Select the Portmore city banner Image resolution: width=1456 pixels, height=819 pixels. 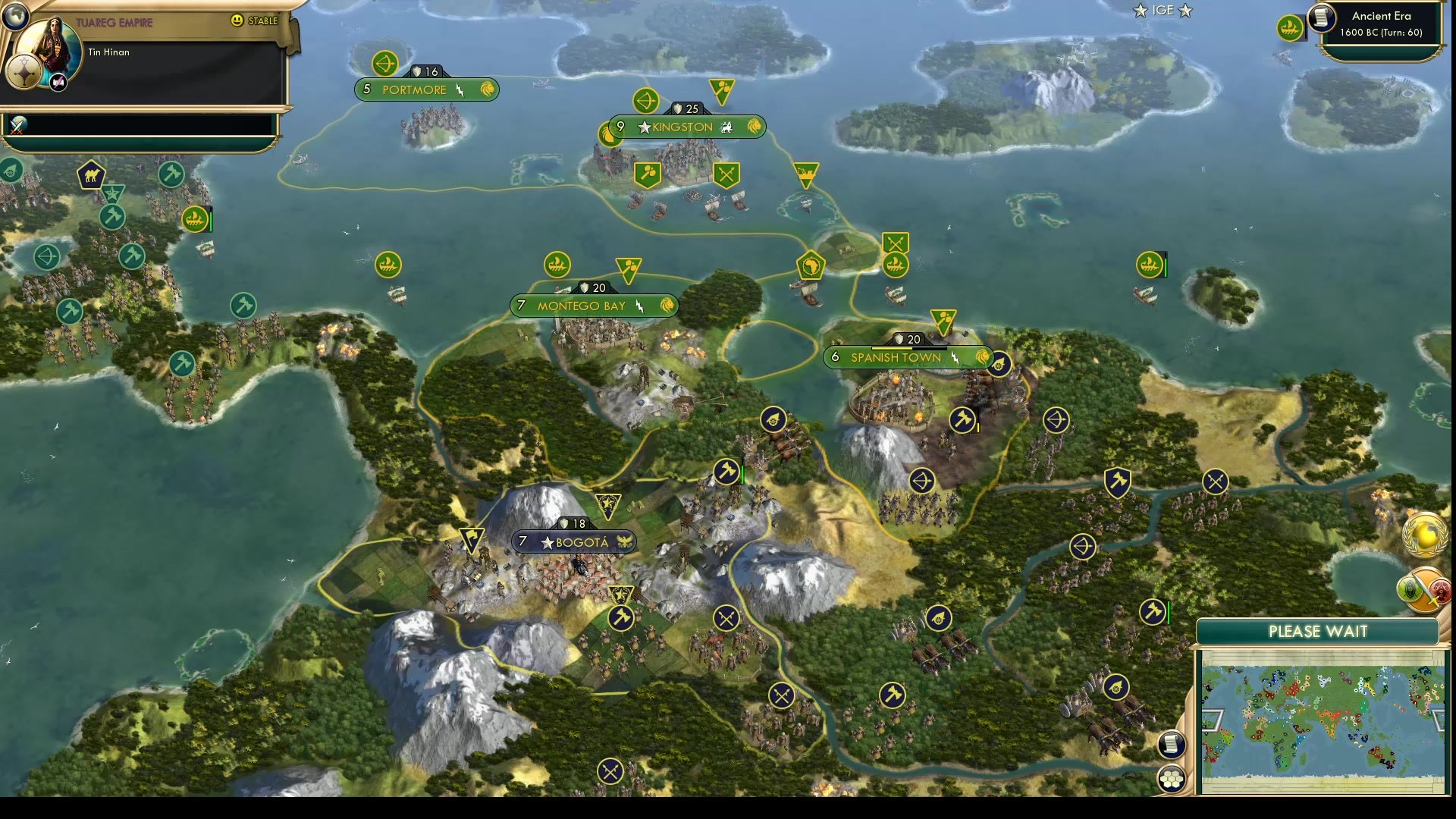coord(427,89)
